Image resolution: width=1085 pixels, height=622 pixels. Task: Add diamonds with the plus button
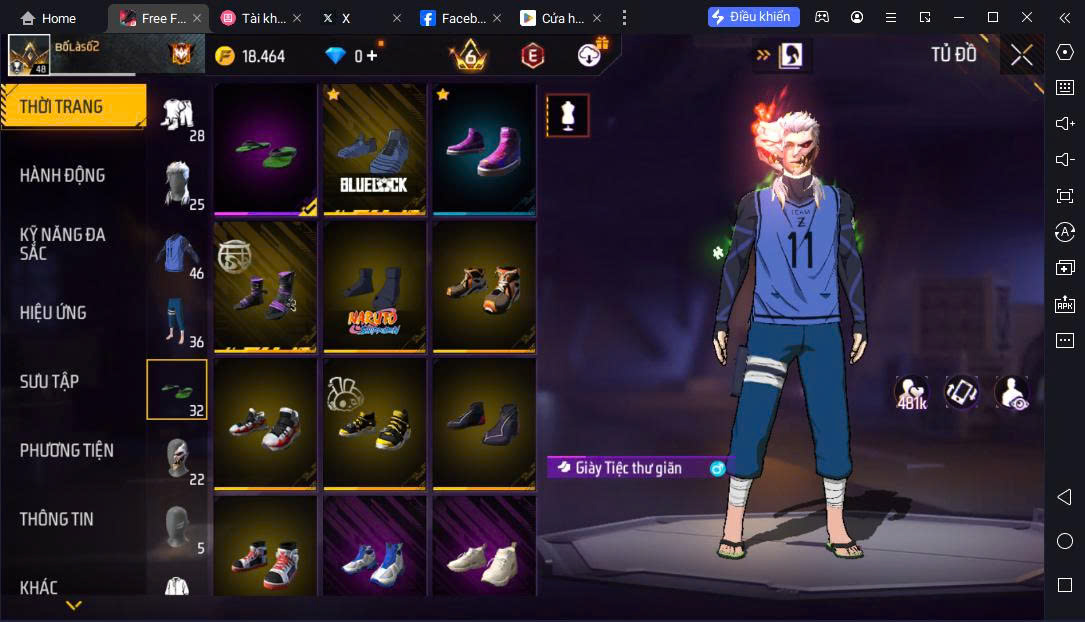(372, 56)
